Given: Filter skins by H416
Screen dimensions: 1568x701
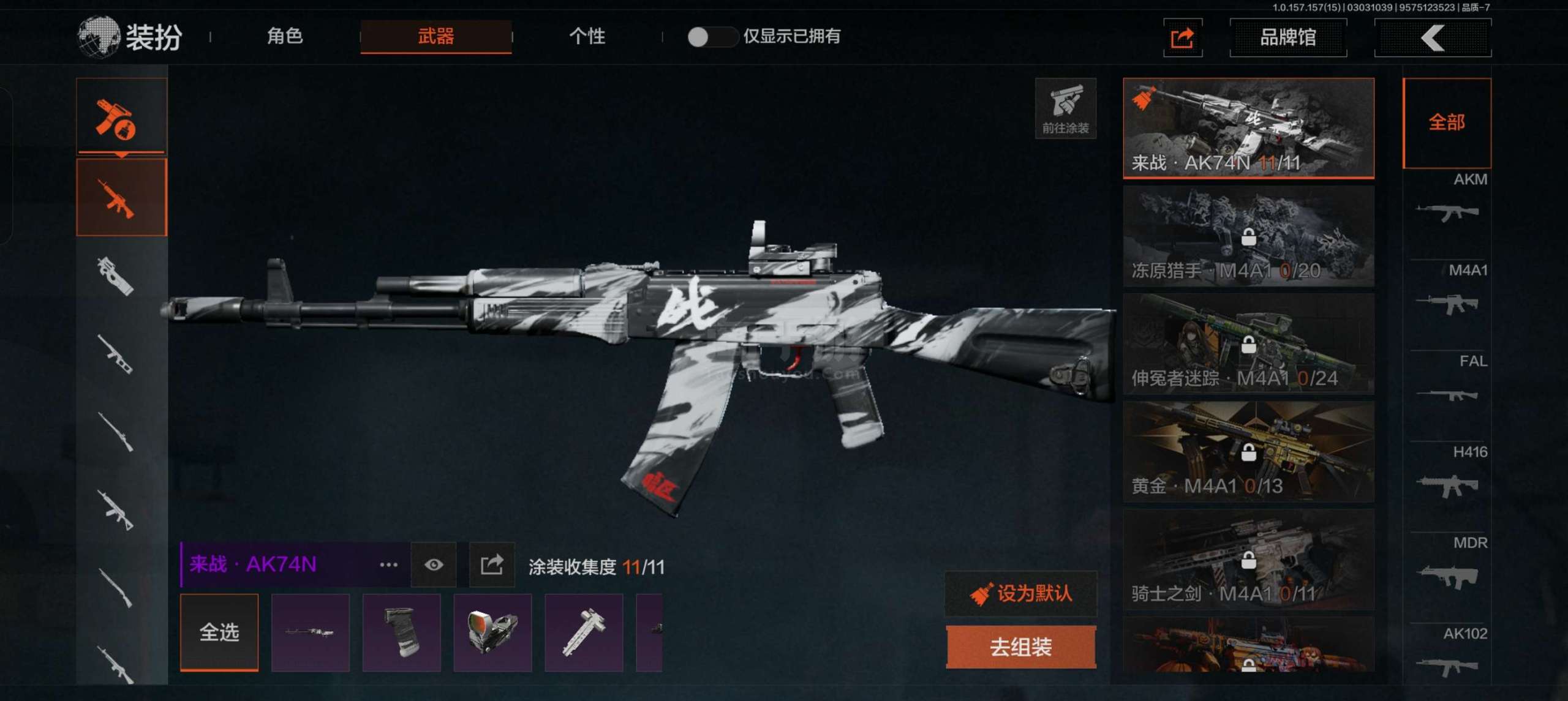Looking at the screenshot, I should (x=1447, y=475).
